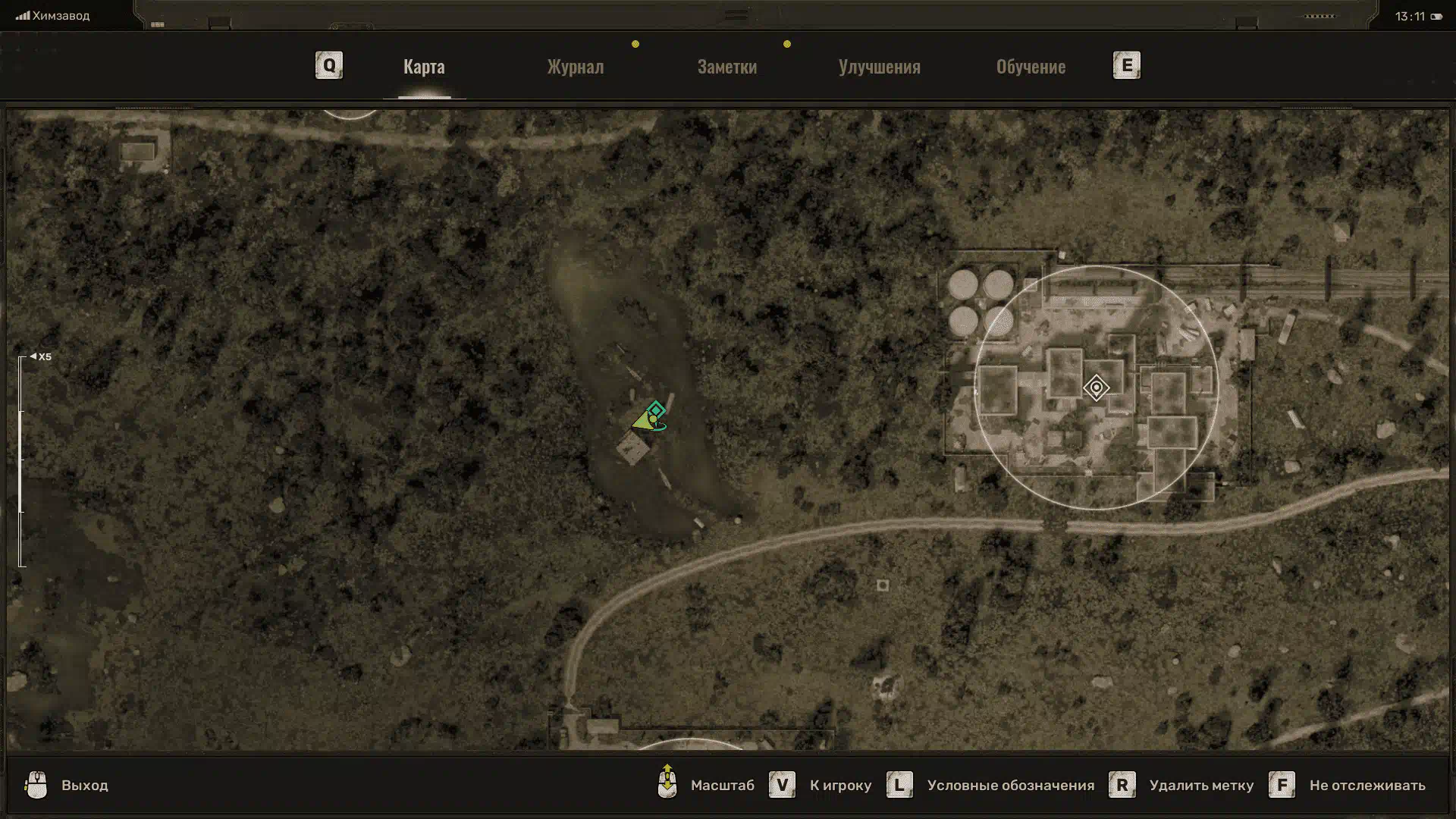Open the Журнал tab

pos(576,67)
